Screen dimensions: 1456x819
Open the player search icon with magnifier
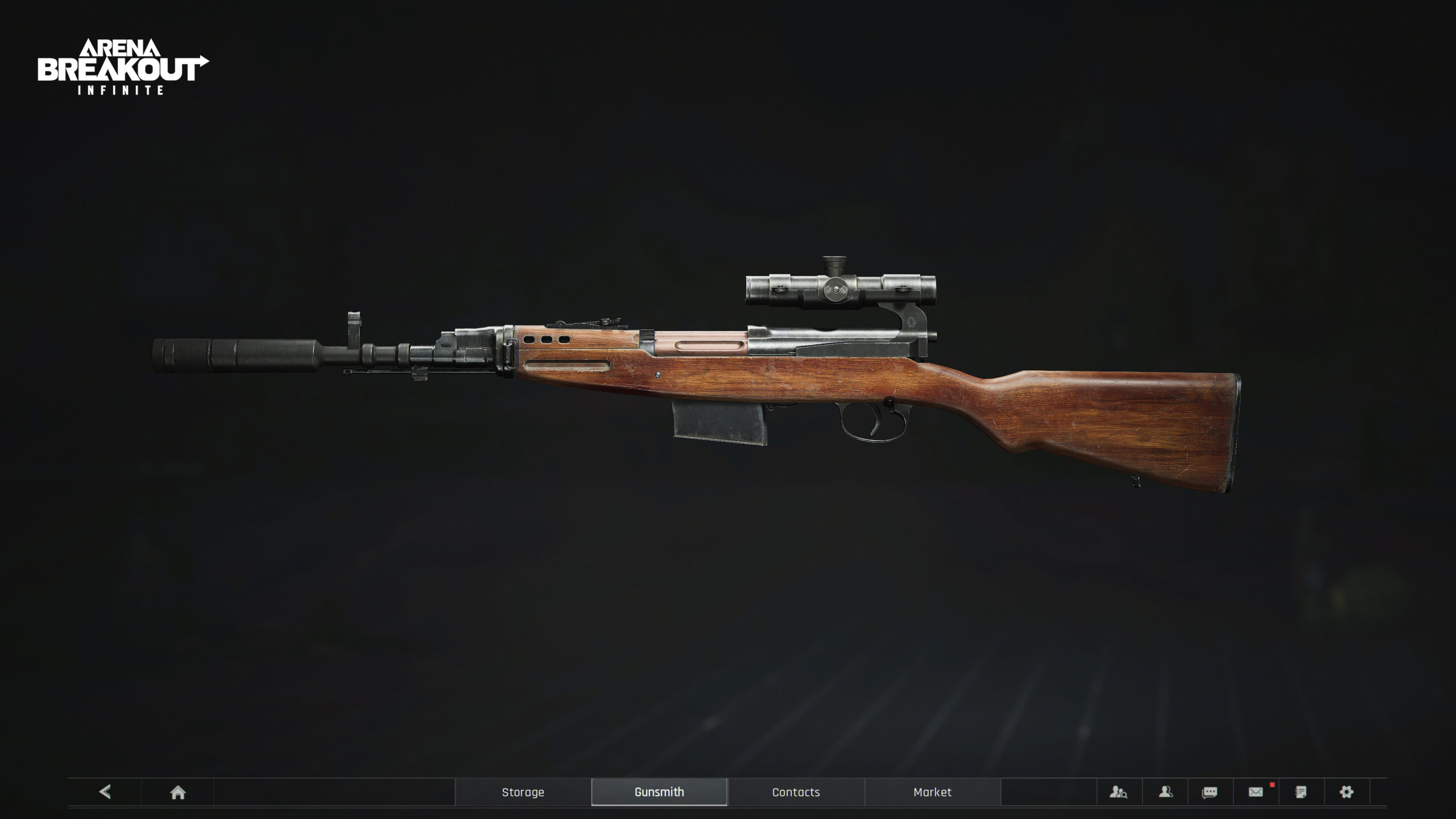1118,792
